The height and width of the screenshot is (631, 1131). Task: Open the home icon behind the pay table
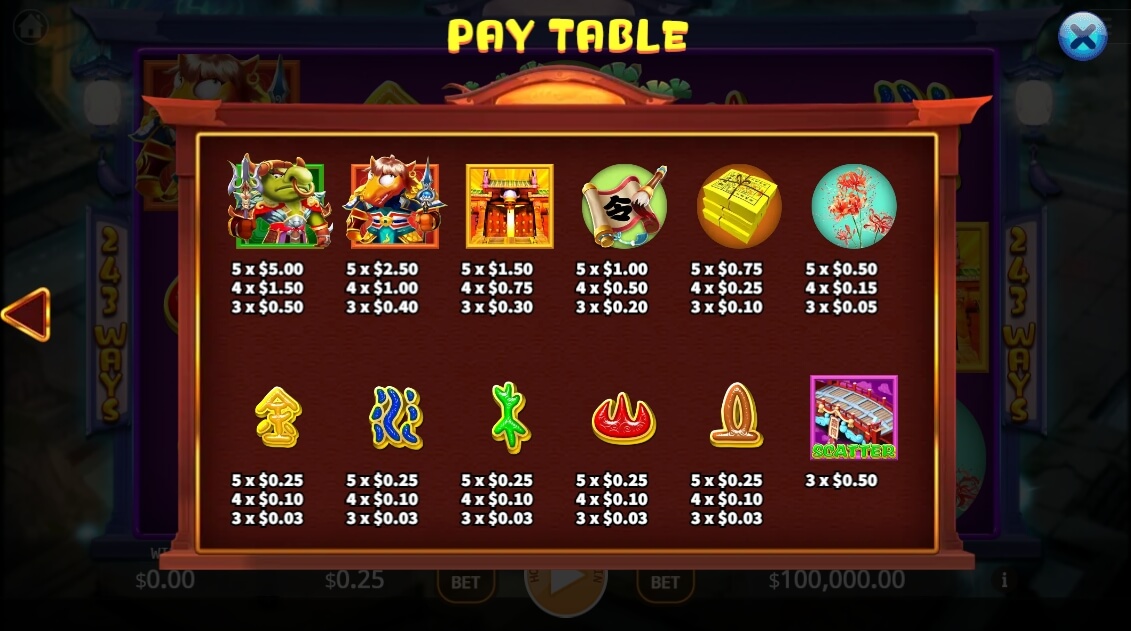pyautogui.click(x=30, y=27)
